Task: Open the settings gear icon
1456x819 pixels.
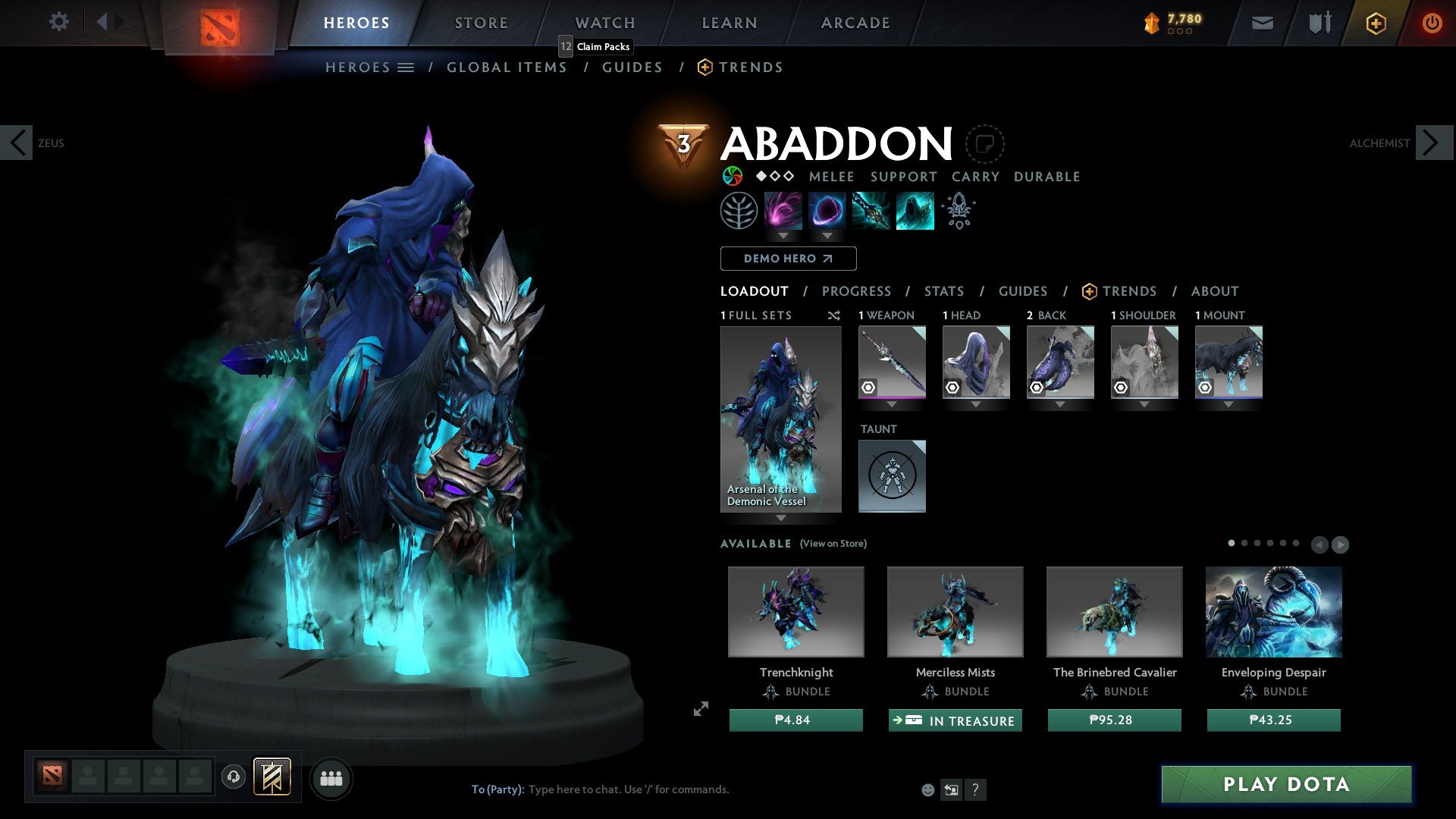Action: (x=58, y=22)
